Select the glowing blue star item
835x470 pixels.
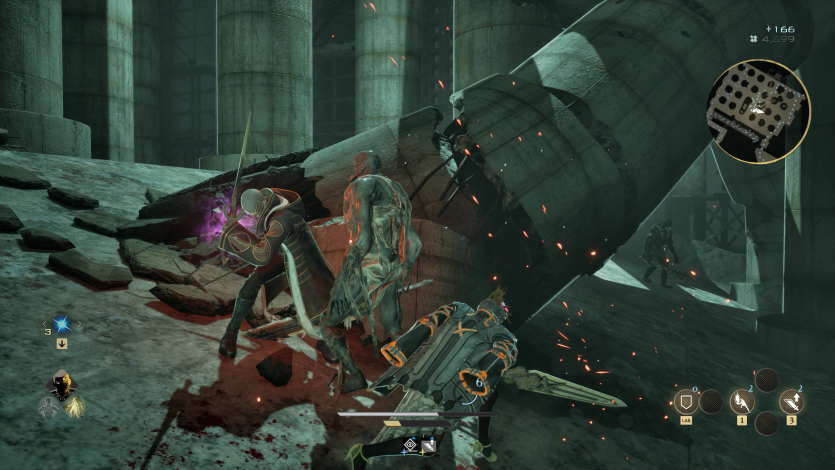click(x=61, y=324)
